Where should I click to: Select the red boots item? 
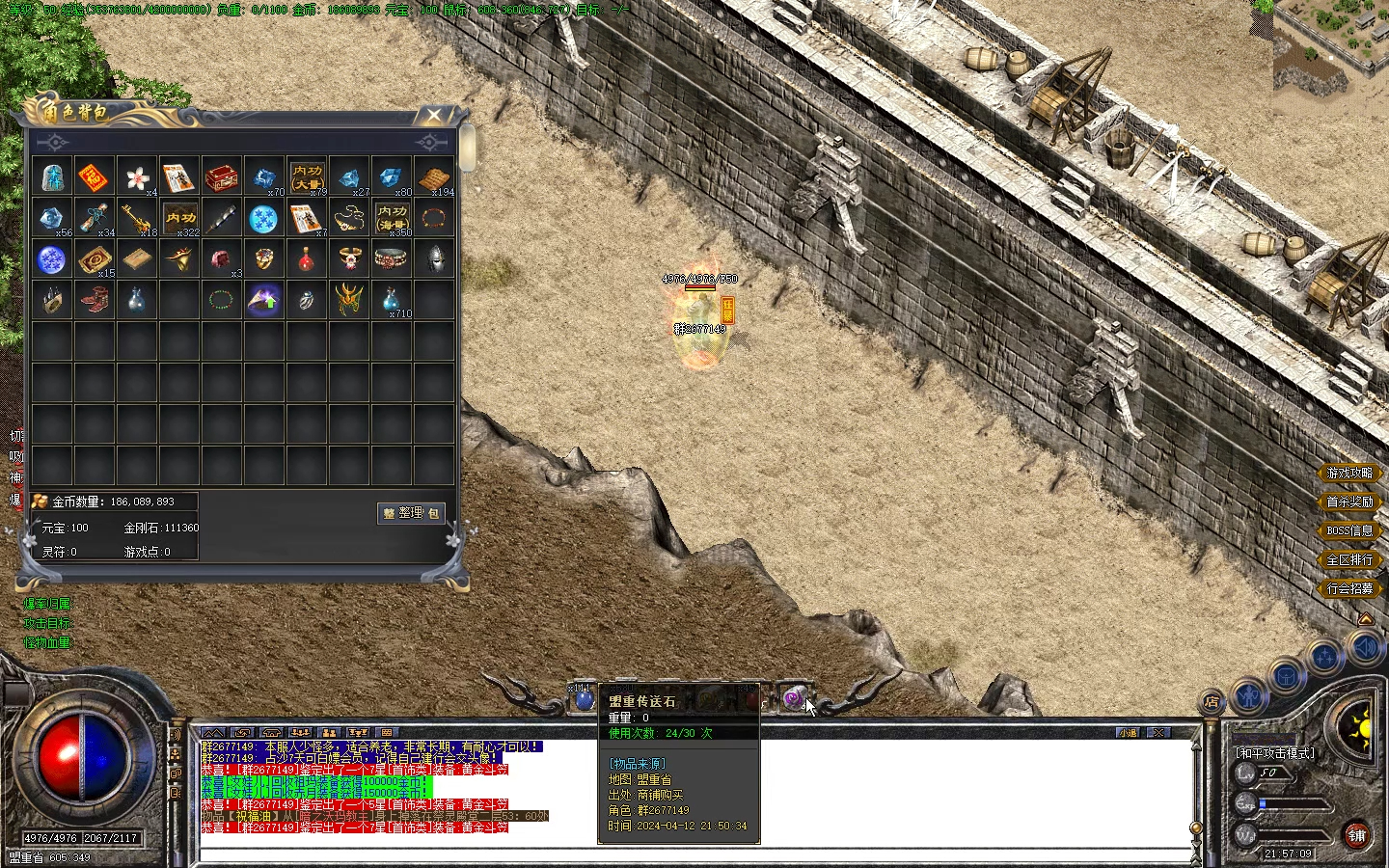(x=94, y=300)
